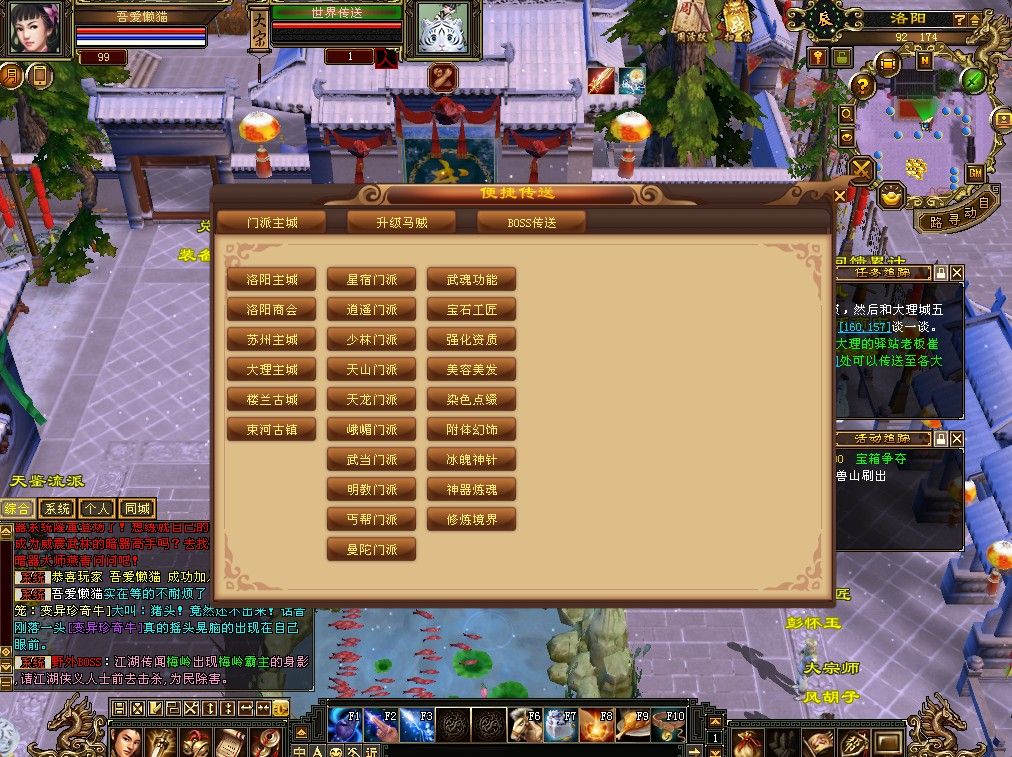
Task: Select the BOSS传送 tab
Action: (531, 222)
